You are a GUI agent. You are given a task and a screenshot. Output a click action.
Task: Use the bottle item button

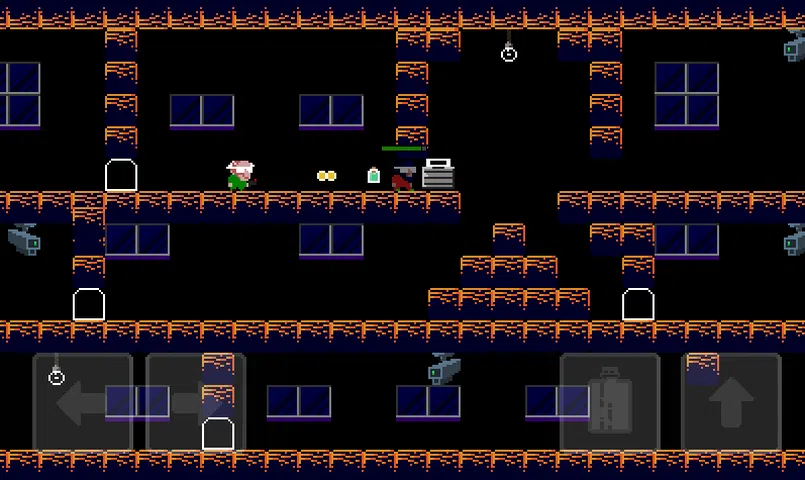(609, 403)
